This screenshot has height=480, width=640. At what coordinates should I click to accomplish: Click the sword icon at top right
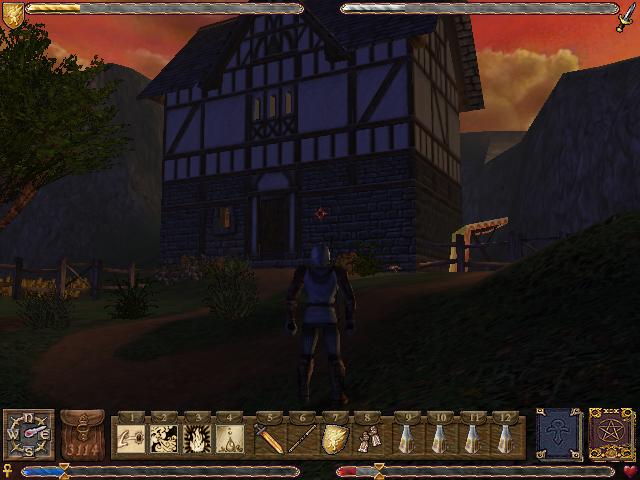[627, 13]
